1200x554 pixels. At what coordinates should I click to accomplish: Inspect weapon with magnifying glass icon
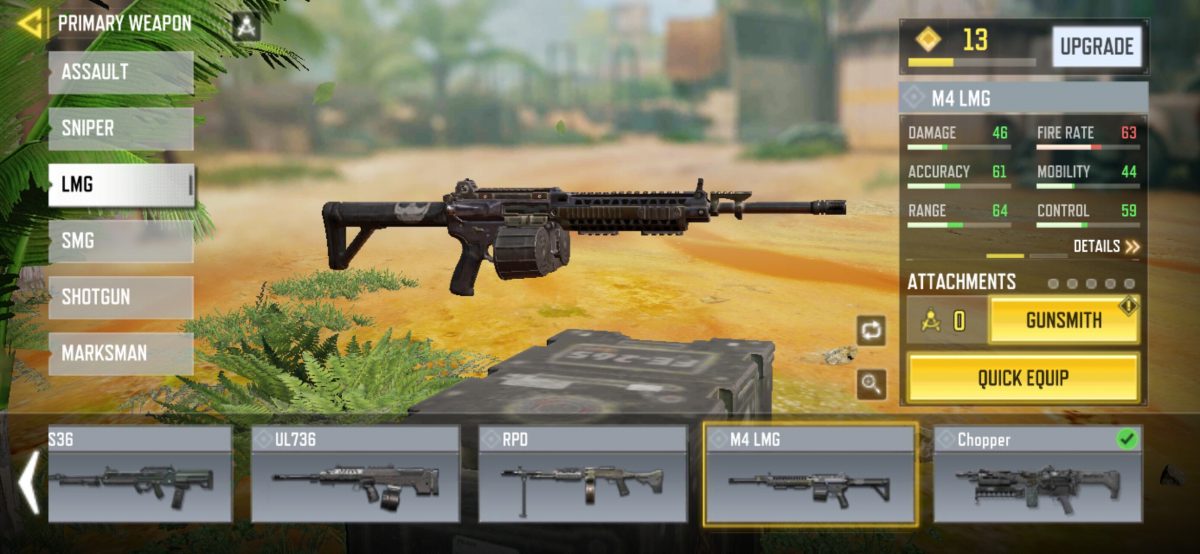point(870,383)
